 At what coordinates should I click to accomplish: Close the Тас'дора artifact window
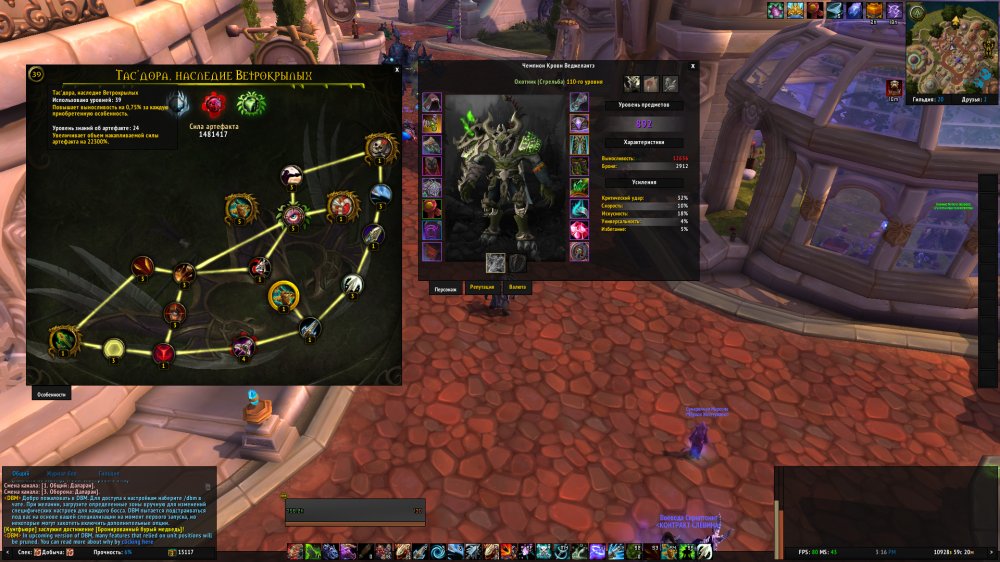pyautogui.click(x=397, y=70)
